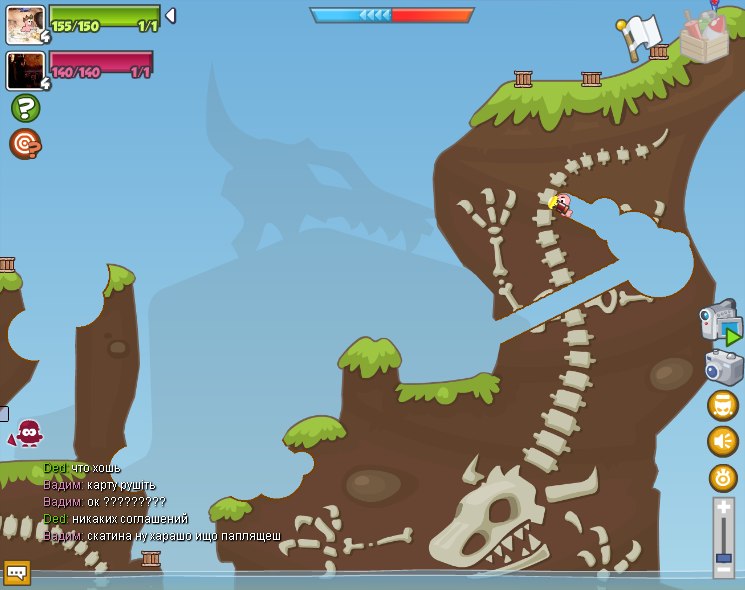Screen dimensions: 745x590
Task: Open the green question mark help button
Action: 25,108
